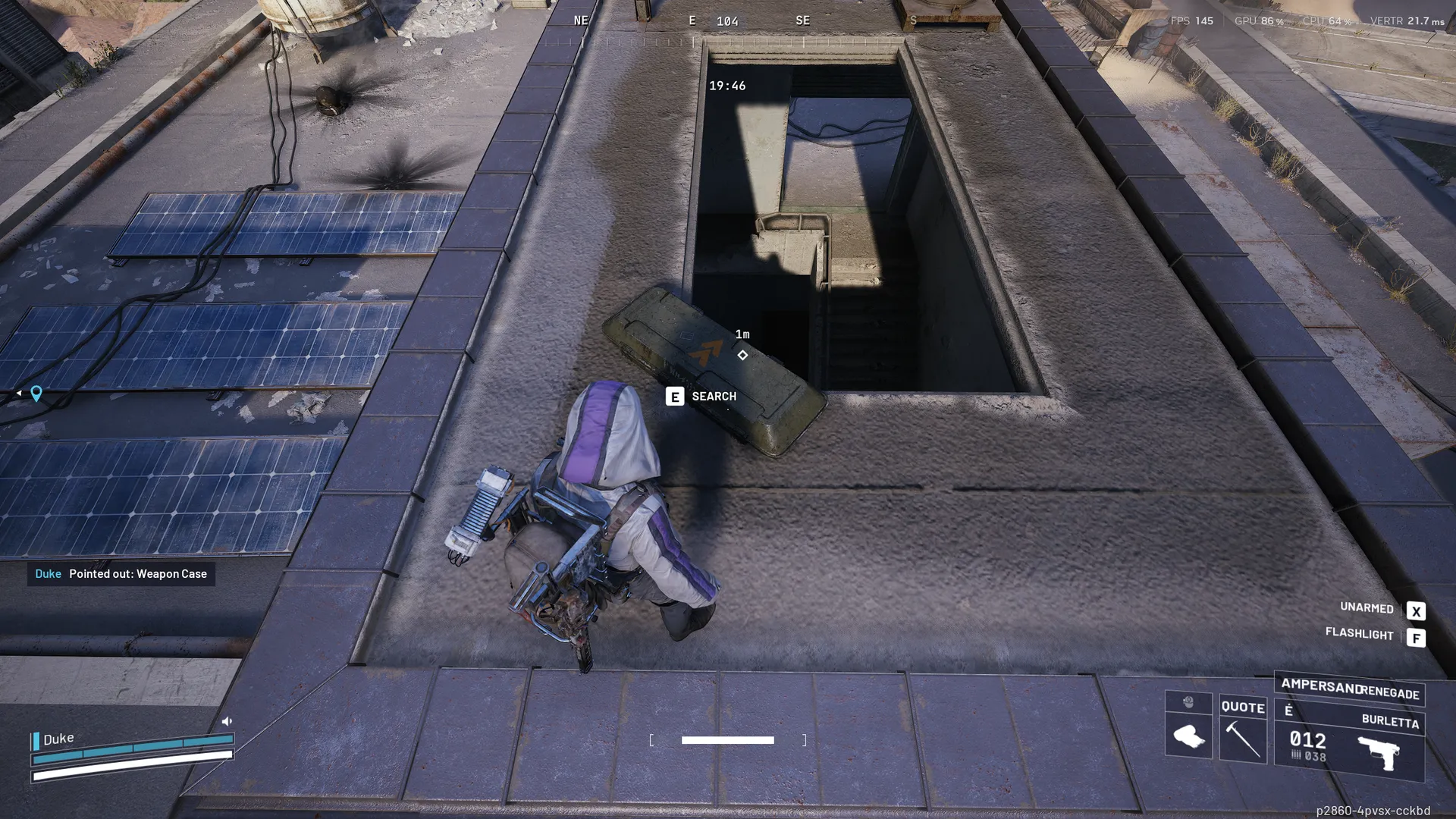
Task: Toggle the voice speaker icon above Duke's bars
Action: point(227,721)
